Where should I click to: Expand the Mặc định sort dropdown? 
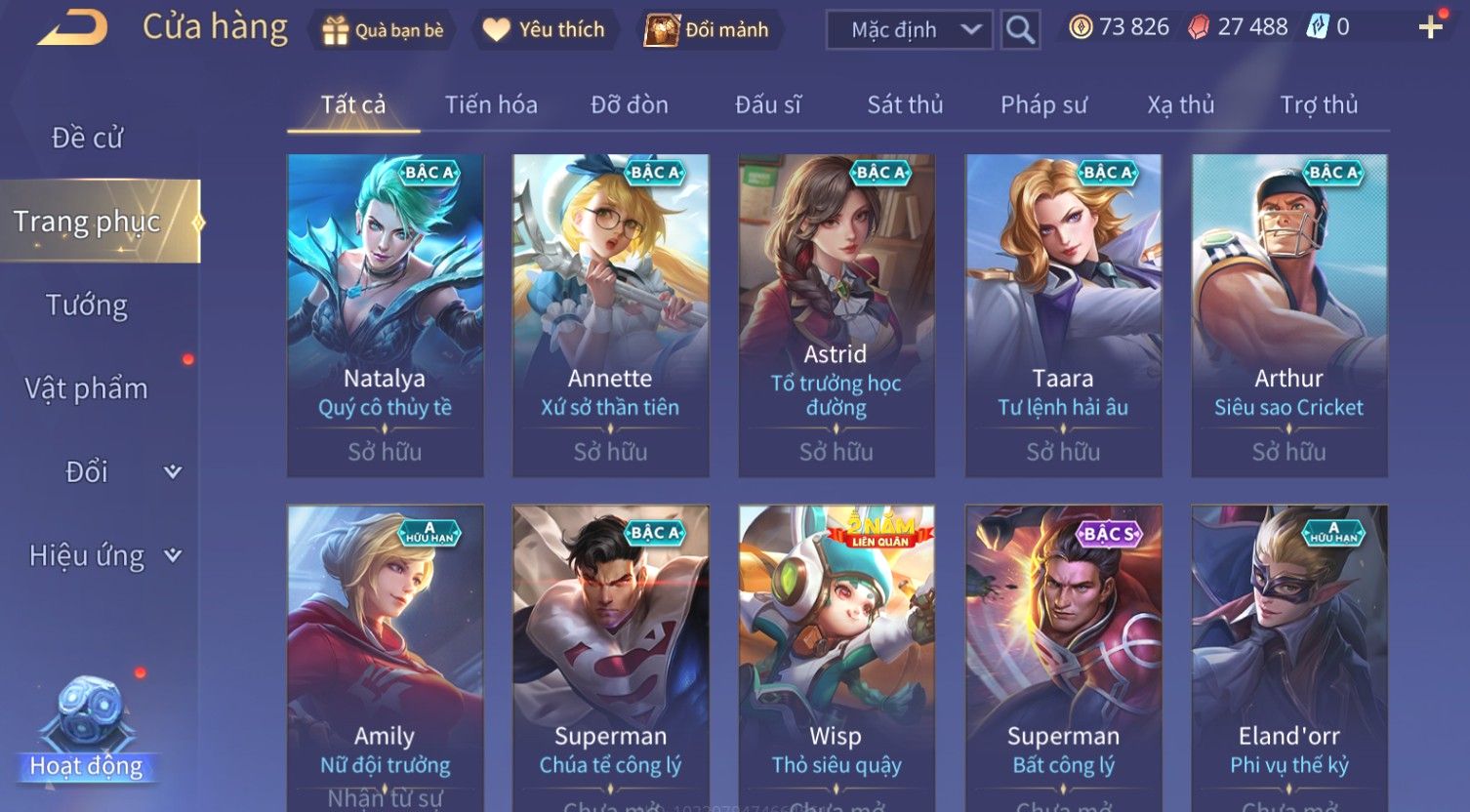[x=909, y=30]
